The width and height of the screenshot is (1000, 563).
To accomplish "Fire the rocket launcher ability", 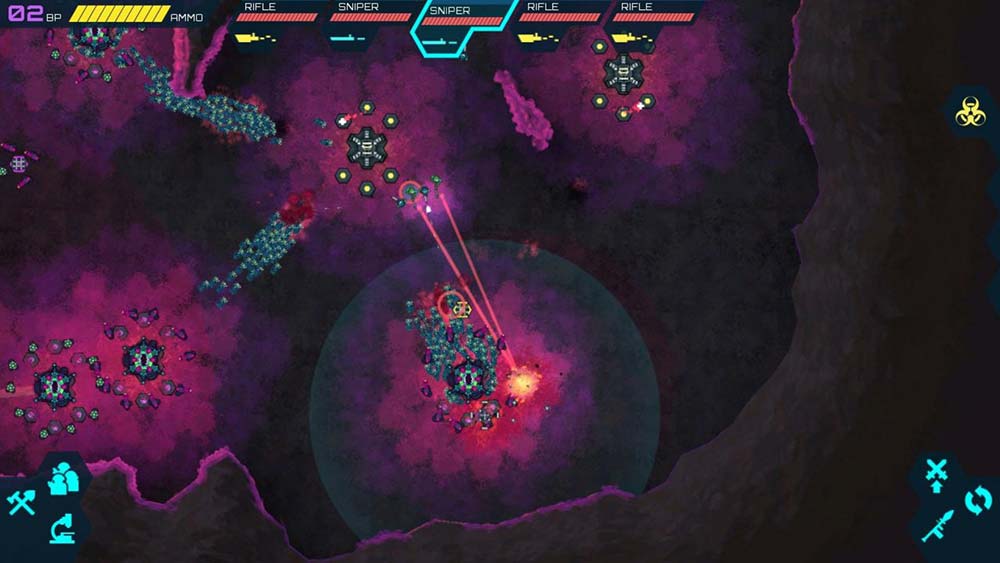I will click(936, 527).
